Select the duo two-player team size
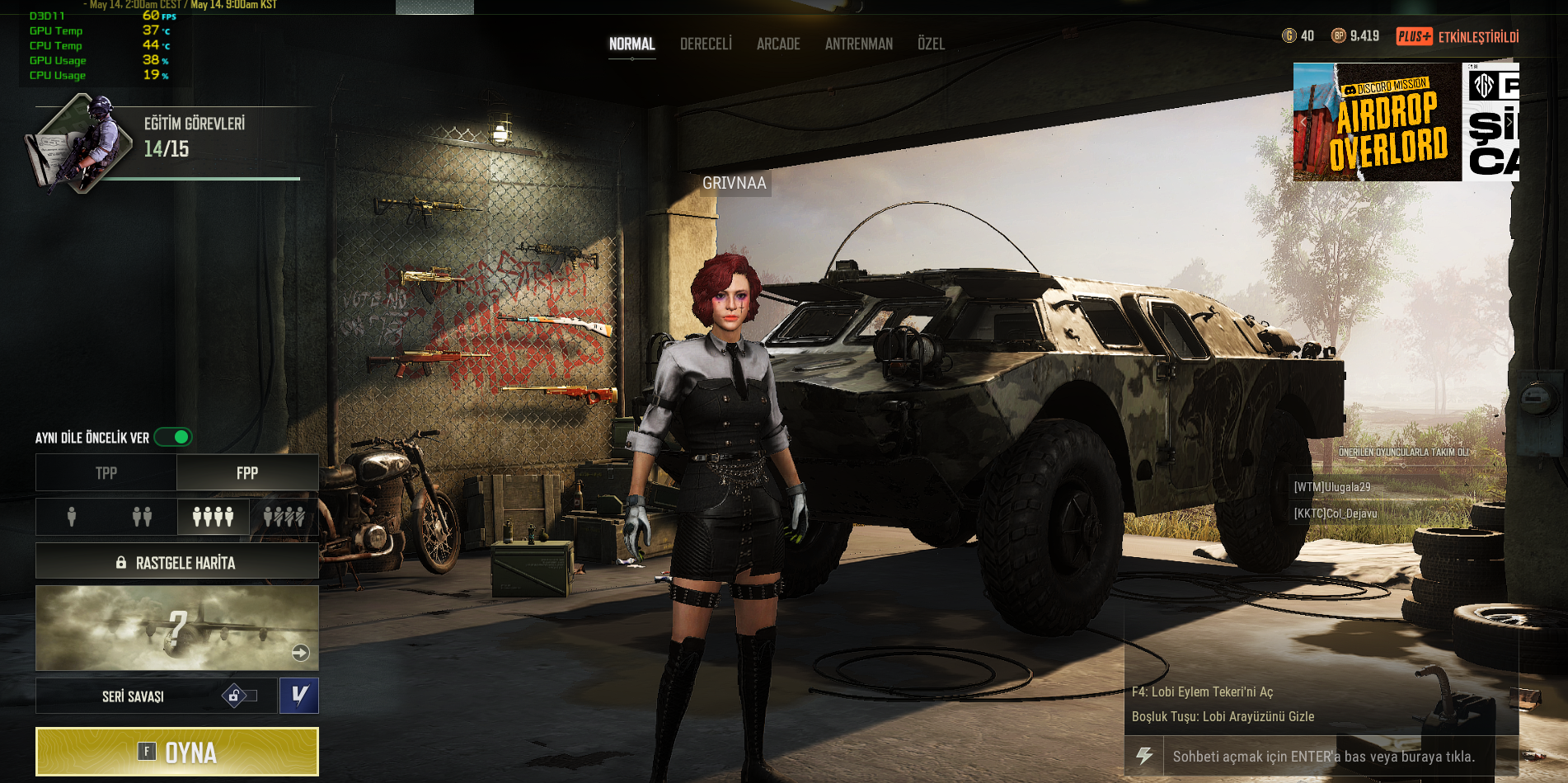This screenshot has width=1568, height=783. point(142,517)
